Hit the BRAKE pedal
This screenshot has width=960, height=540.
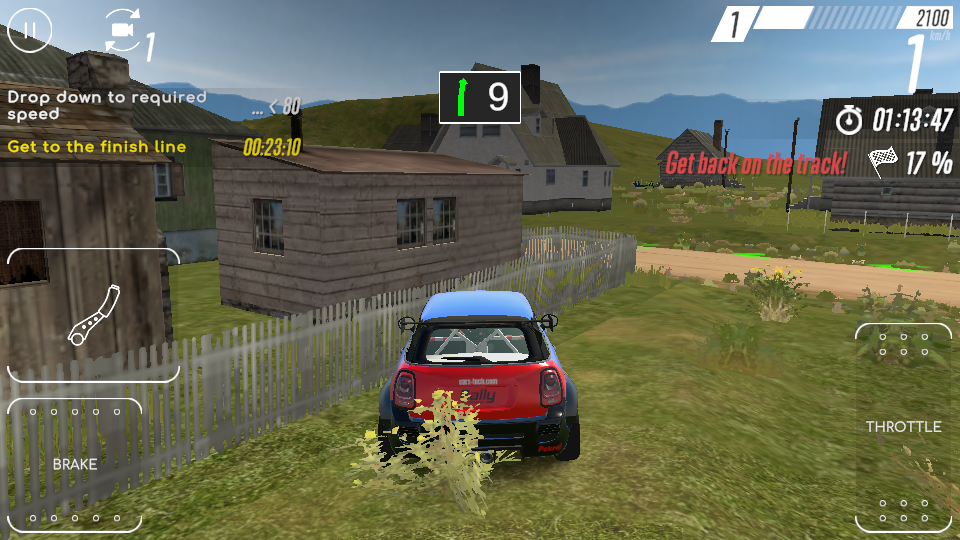(x=75, y=465)
